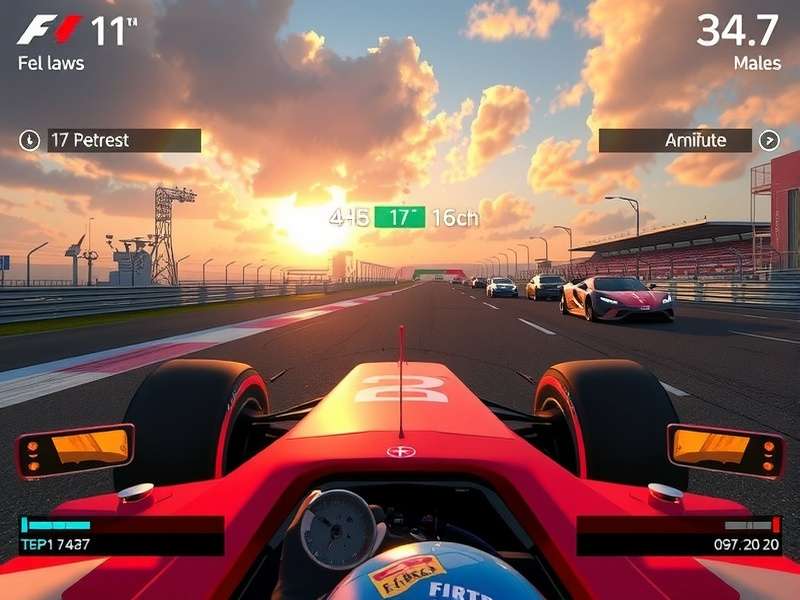Click the clock icon beside 17 Petrest
Viewport: 800px width, 600px height.
point(29,140)
